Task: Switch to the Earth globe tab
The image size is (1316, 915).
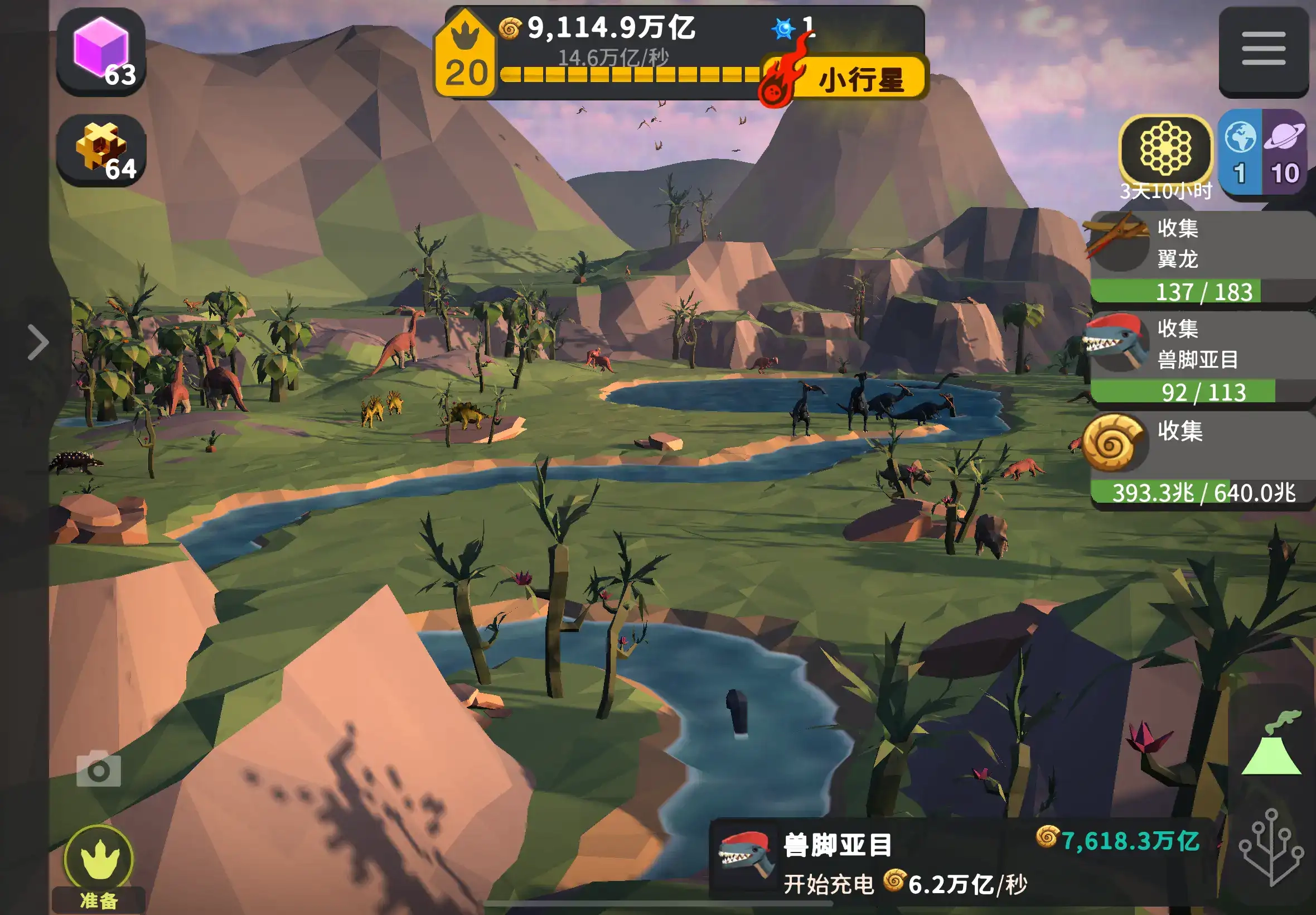Action: tap(1240, 152)
